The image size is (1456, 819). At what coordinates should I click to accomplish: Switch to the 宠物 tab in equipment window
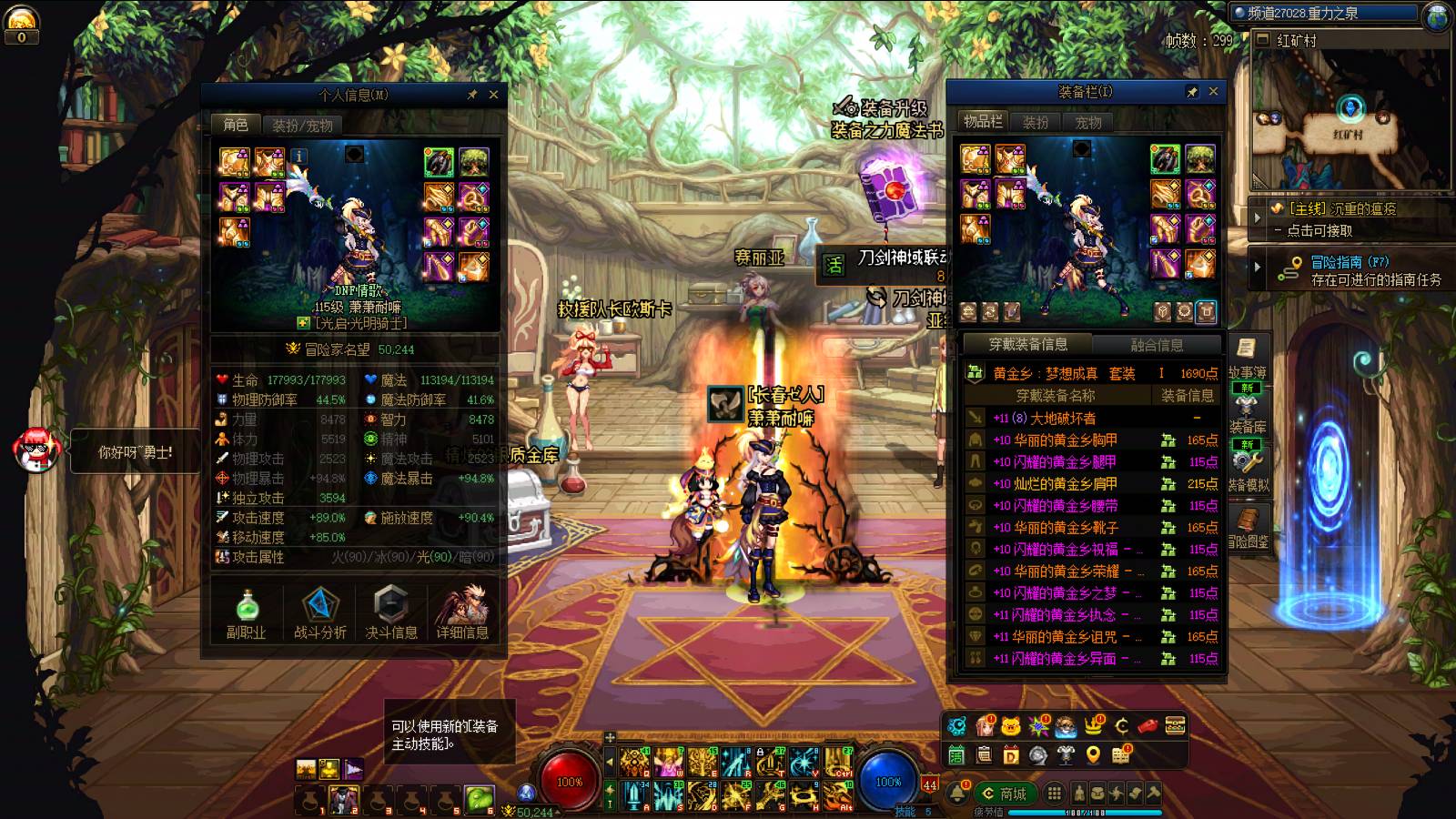(x=1087, y=122)
